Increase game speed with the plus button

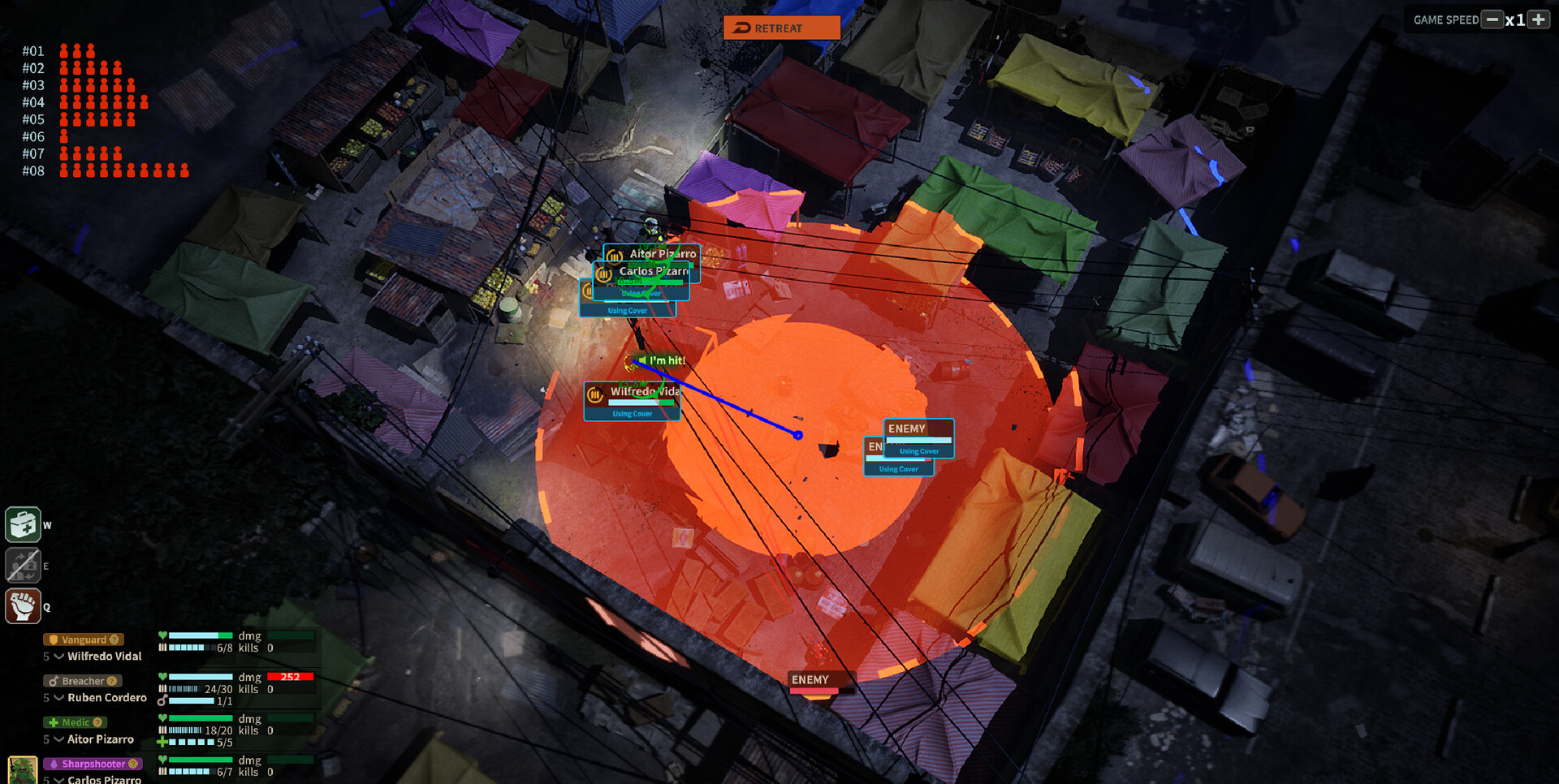point(1540,19)
